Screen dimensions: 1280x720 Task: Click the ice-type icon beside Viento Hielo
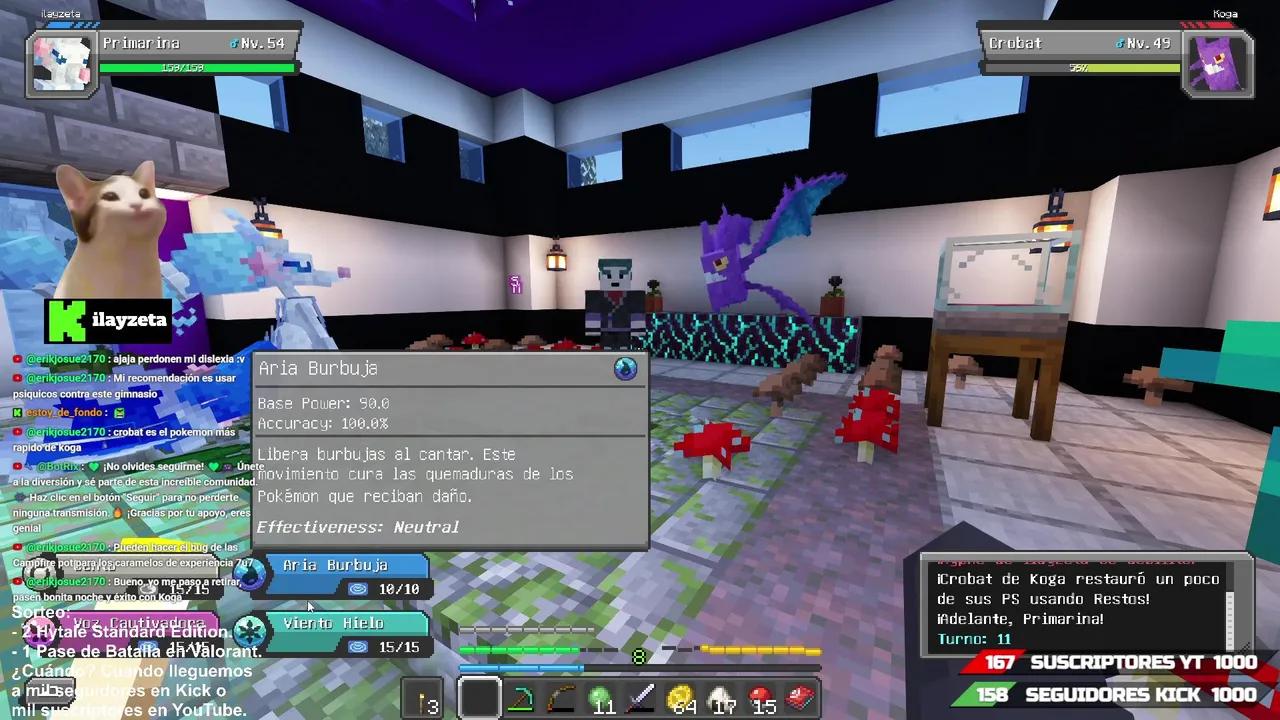(x=250, y=630)
